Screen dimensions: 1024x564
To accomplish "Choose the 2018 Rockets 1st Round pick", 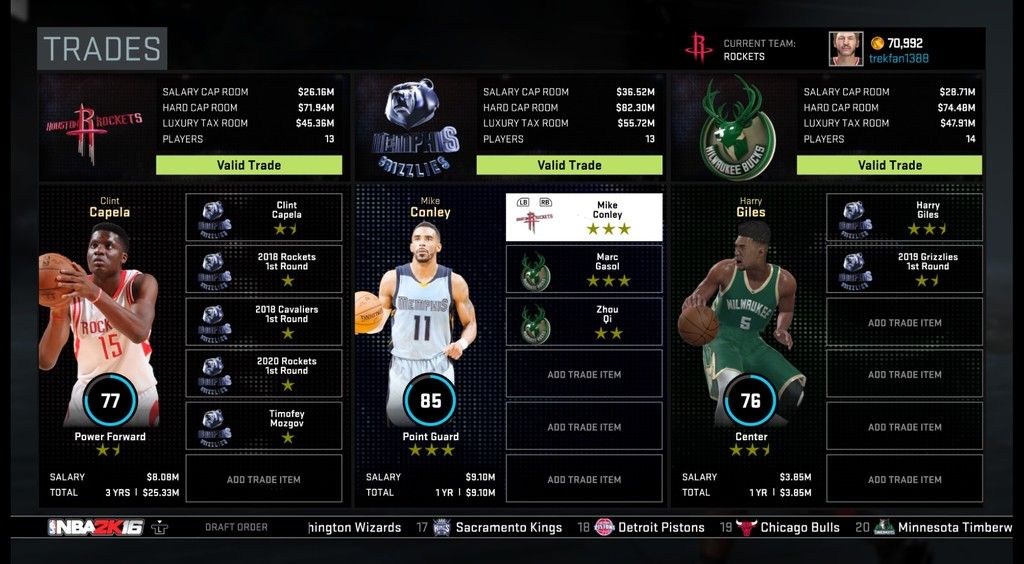I will point(264,269).
